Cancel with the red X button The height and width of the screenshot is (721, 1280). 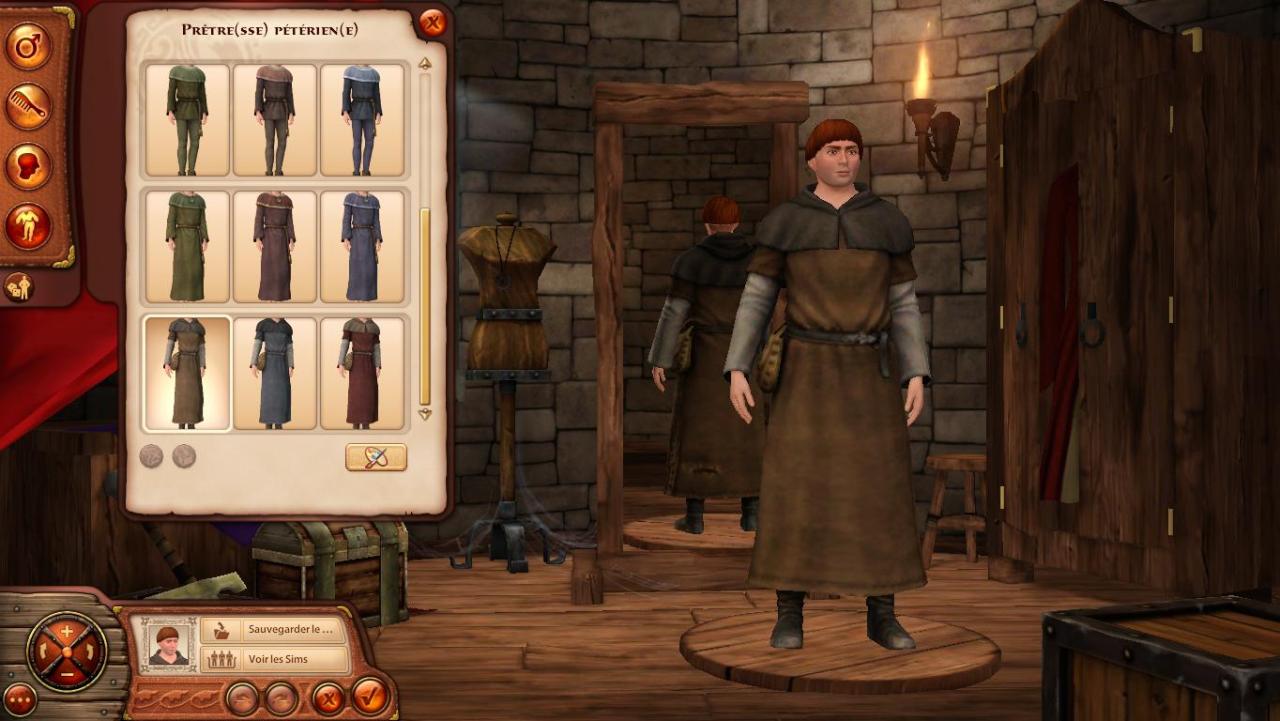[x=326, y=696]
